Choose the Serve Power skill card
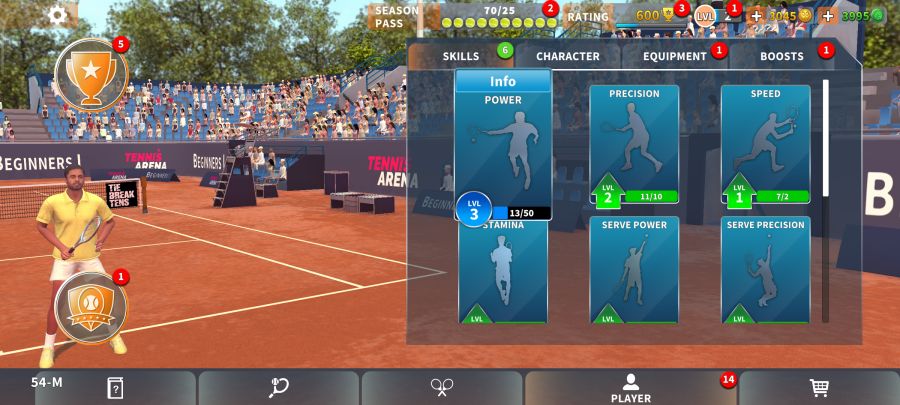Screen dimensions: 900x405 (x=634, y=270)
